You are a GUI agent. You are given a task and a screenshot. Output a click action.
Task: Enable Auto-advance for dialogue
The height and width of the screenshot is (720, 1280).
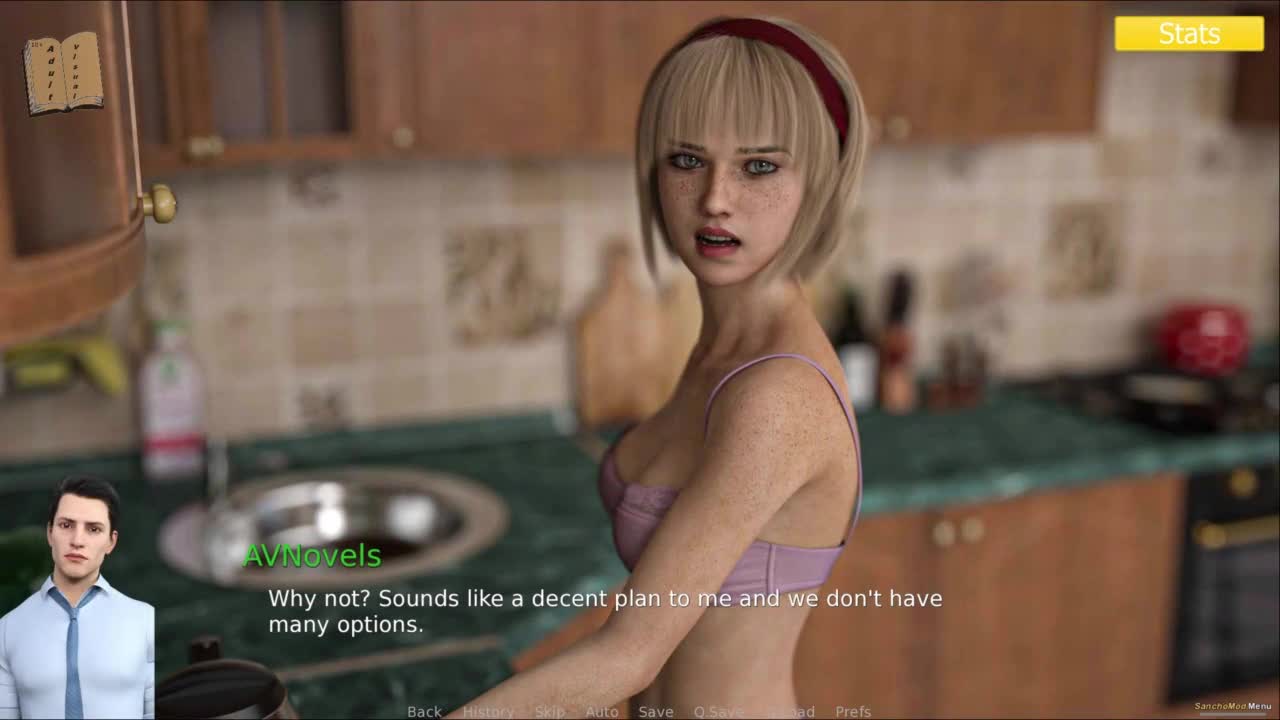601,712
